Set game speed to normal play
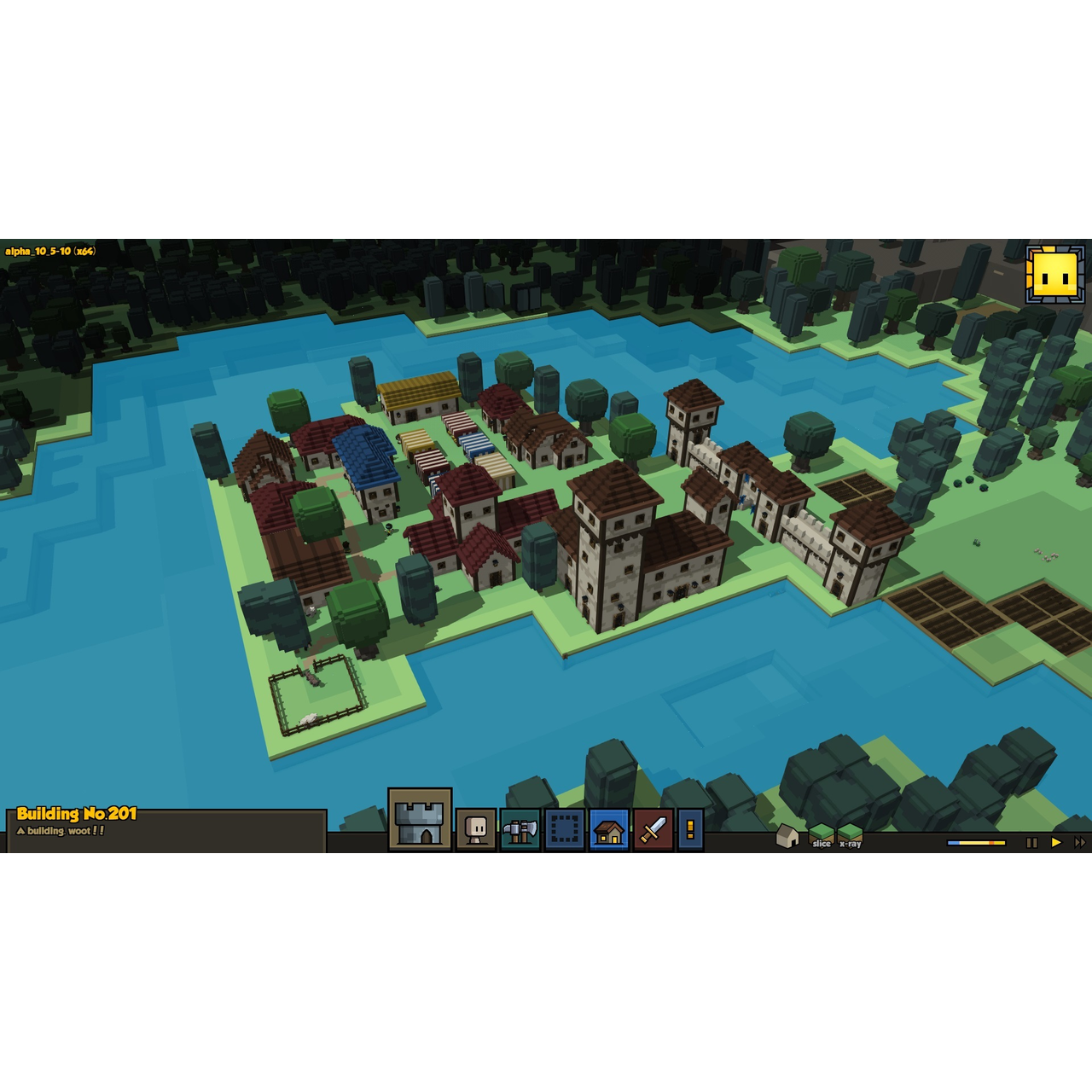The width and height of the screenshot is (1092, 1092). tap(1056, 842)
